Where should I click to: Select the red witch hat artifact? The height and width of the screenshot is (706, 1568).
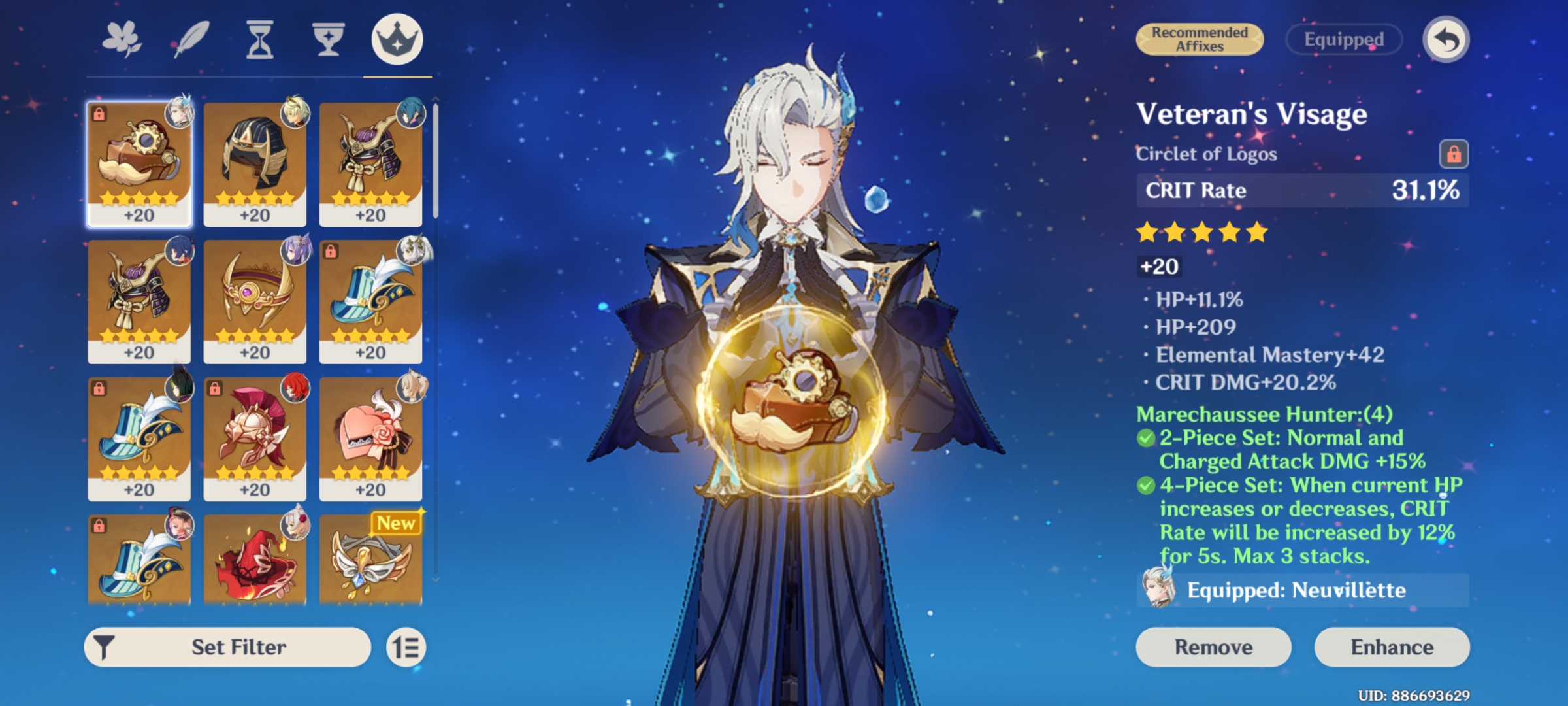[255, 562]
